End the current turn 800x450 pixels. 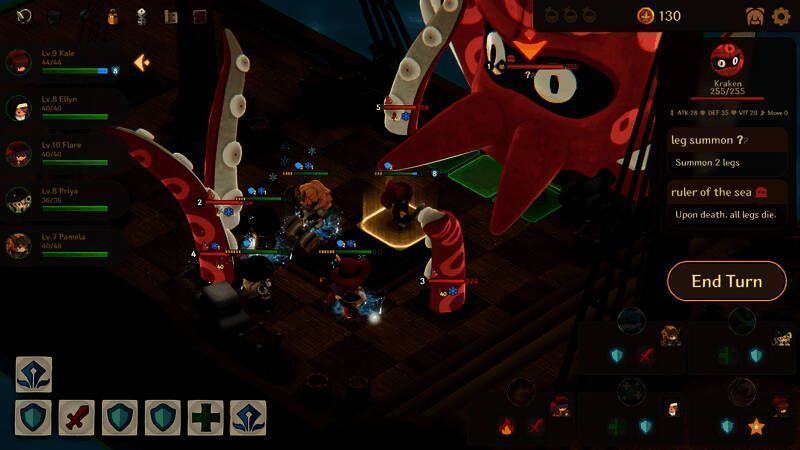tap(726, 281)
